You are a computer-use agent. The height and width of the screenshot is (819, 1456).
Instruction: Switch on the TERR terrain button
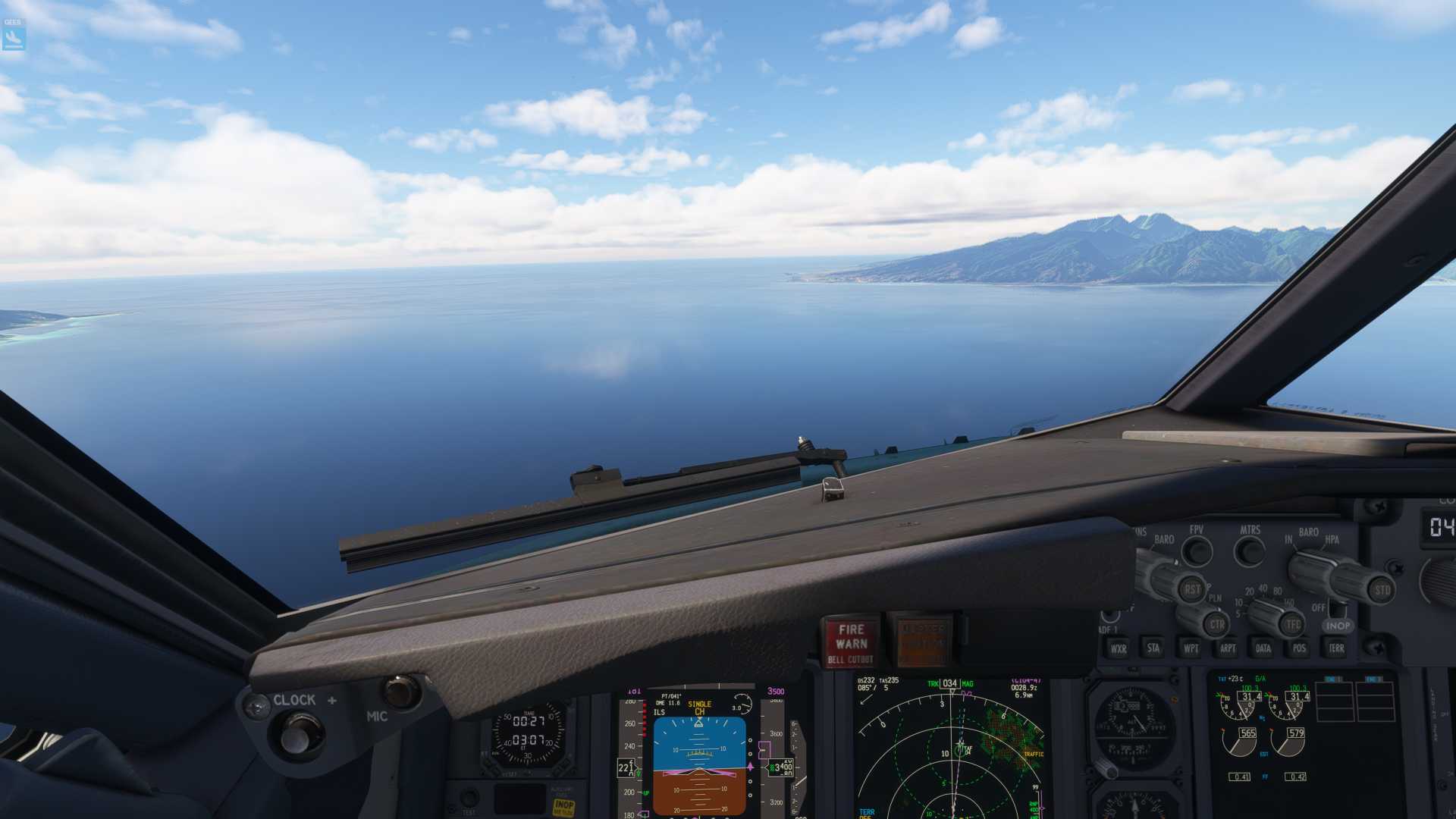(1336, 648)
